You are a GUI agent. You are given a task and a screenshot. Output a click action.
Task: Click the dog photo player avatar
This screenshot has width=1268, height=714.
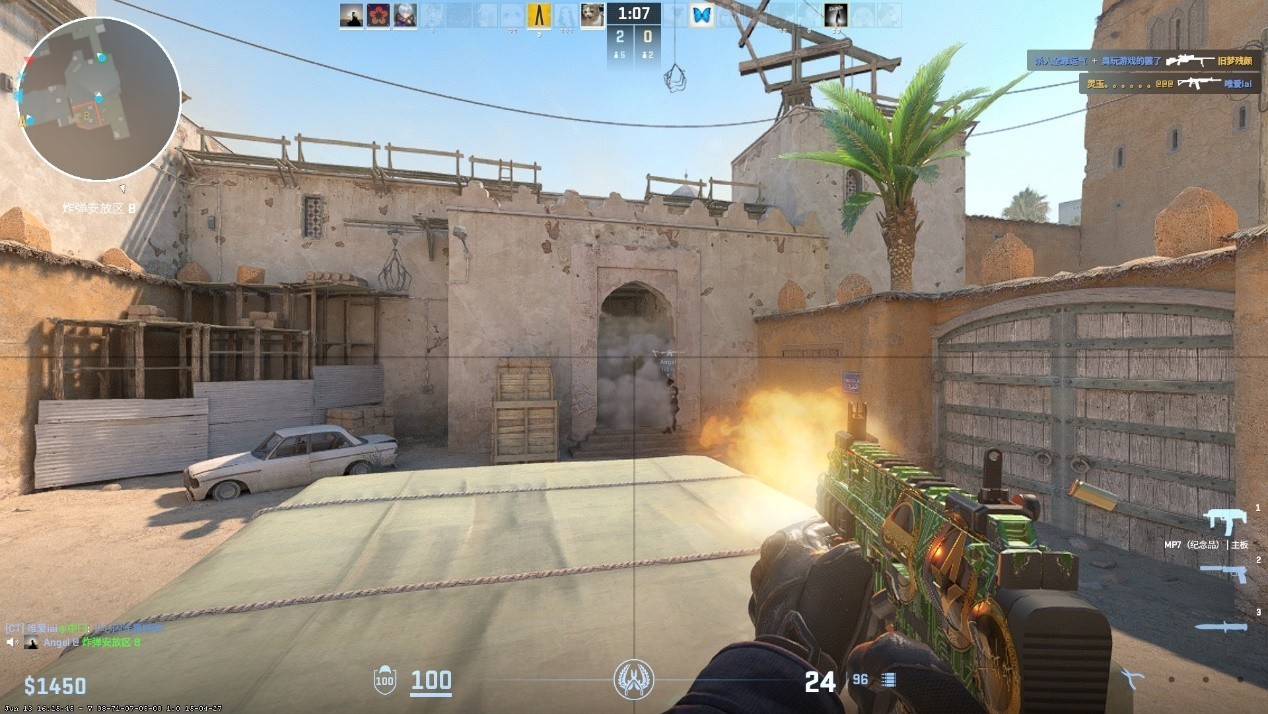tap(592, 15)
